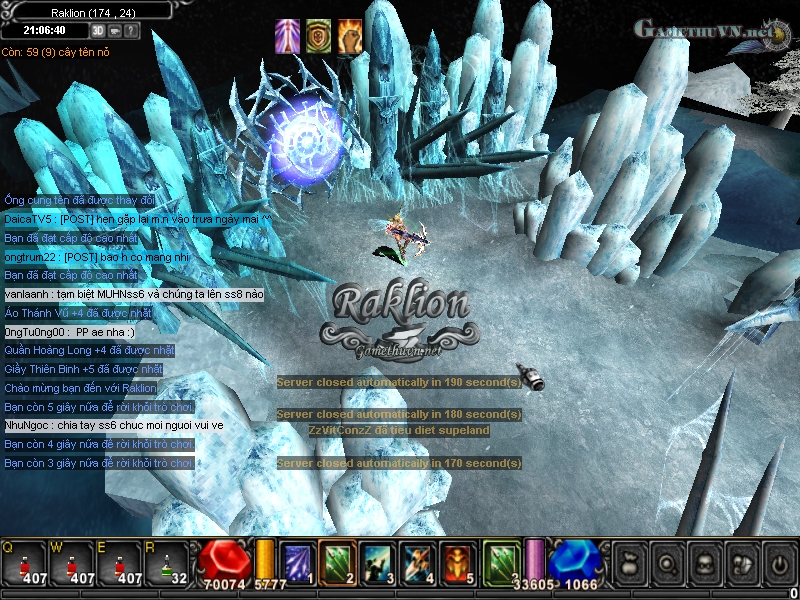Open the power symbol system menu
The image size is (800, 600).
click(x=779, y=565)
